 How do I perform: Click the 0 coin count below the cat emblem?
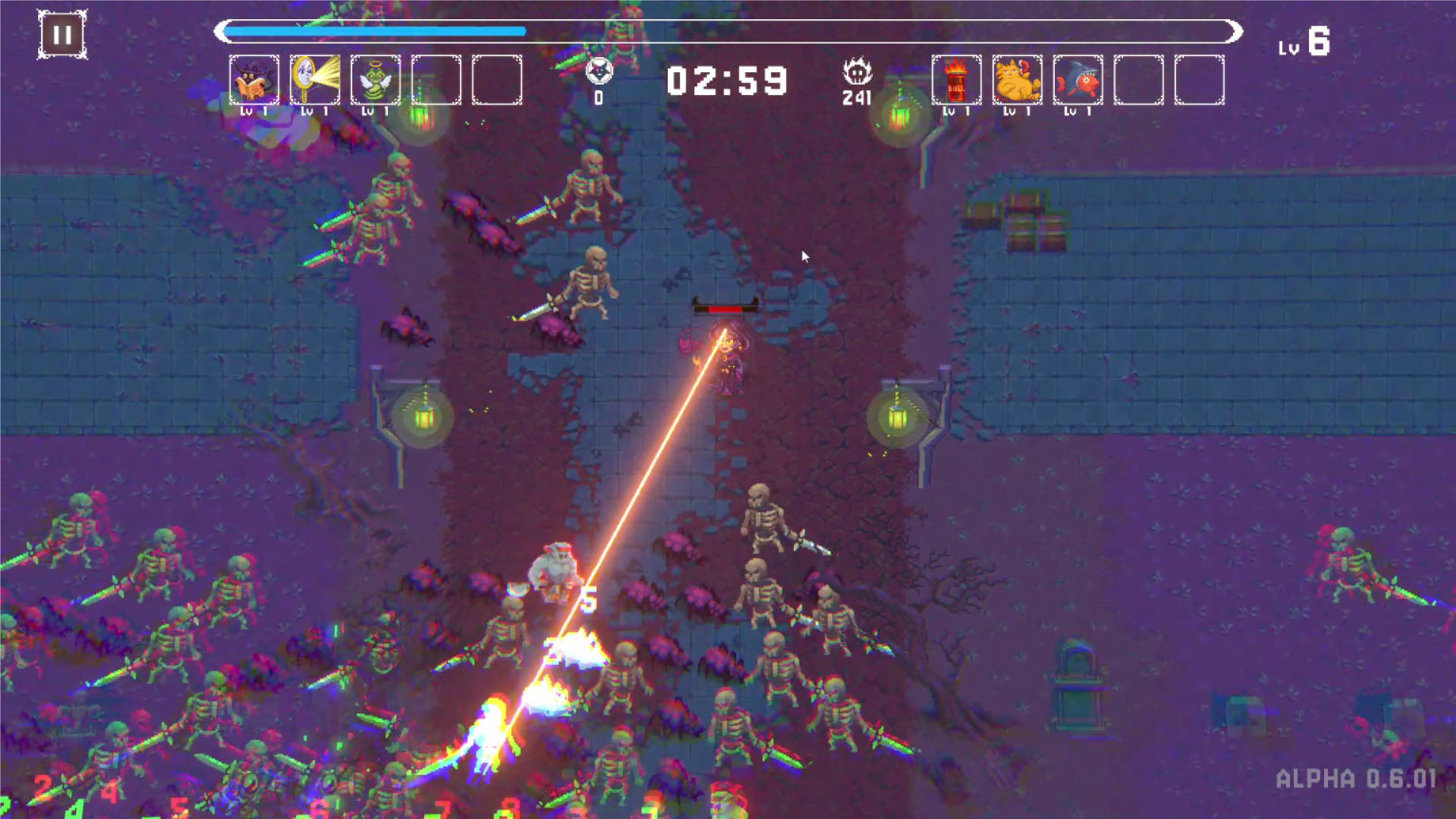coord(600,97)
